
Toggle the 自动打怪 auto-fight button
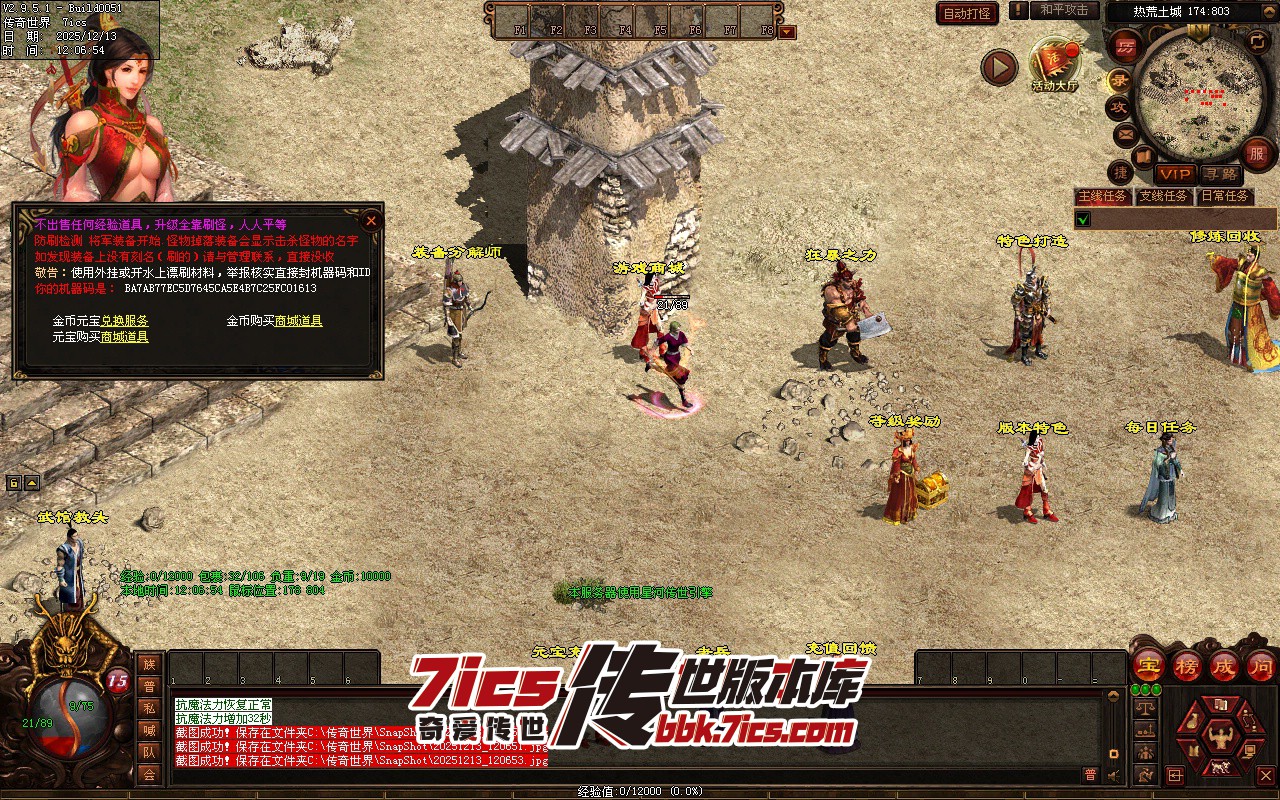click(x=967, y=13)
